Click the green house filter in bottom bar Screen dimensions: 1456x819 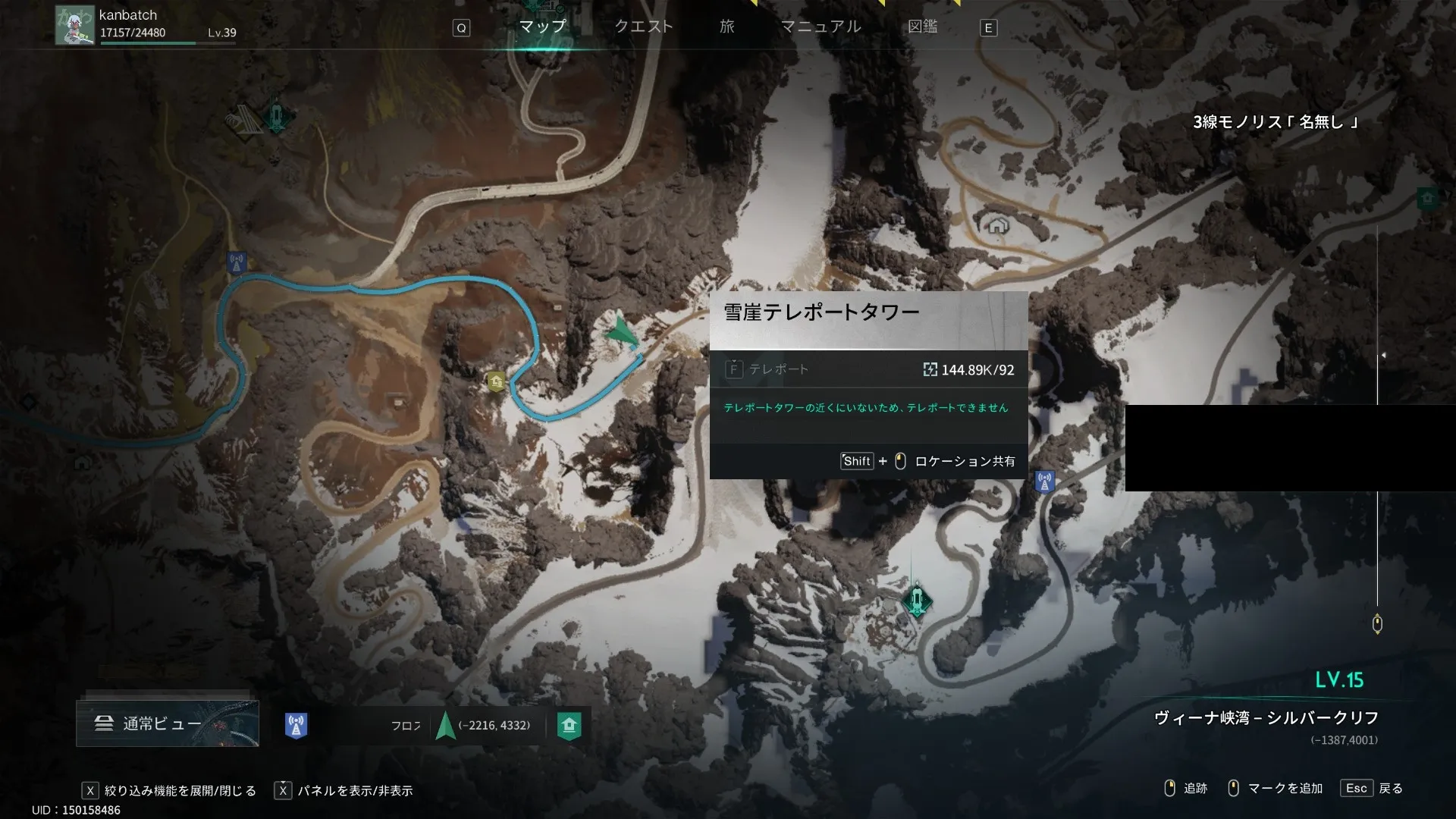coord(569,726)
